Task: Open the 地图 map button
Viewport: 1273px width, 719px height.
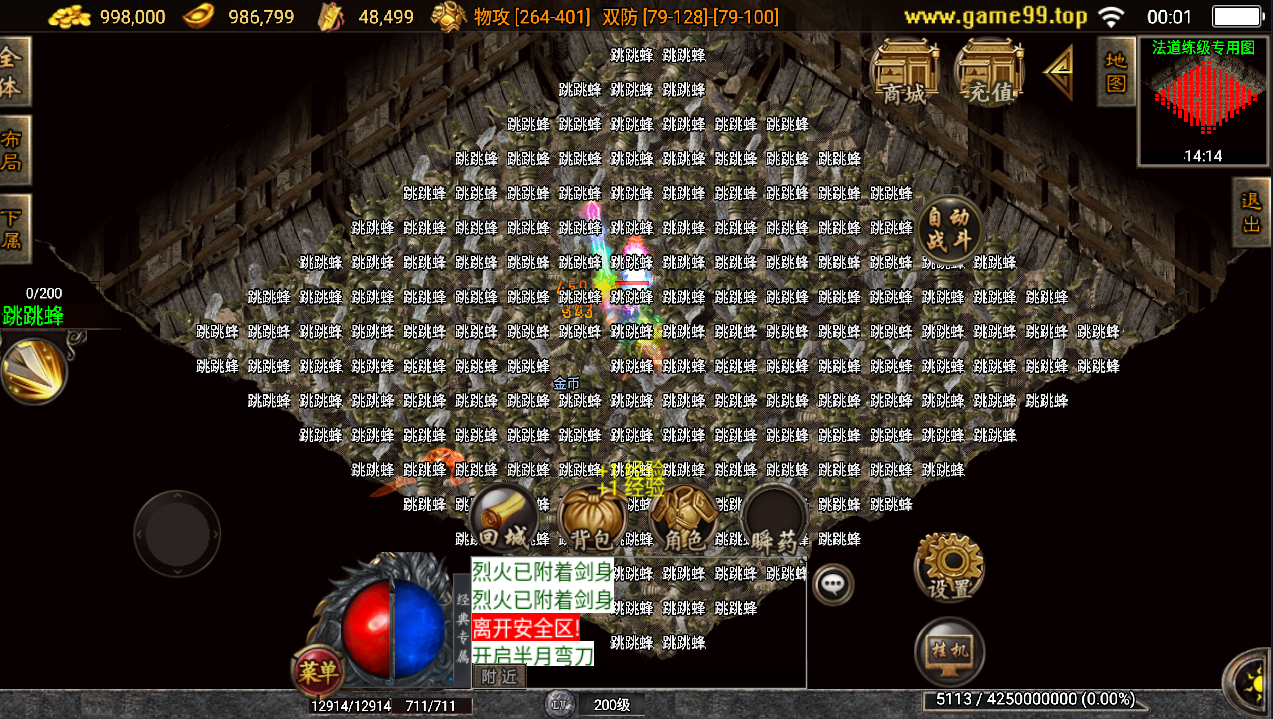Action: tap(1116, 71)
